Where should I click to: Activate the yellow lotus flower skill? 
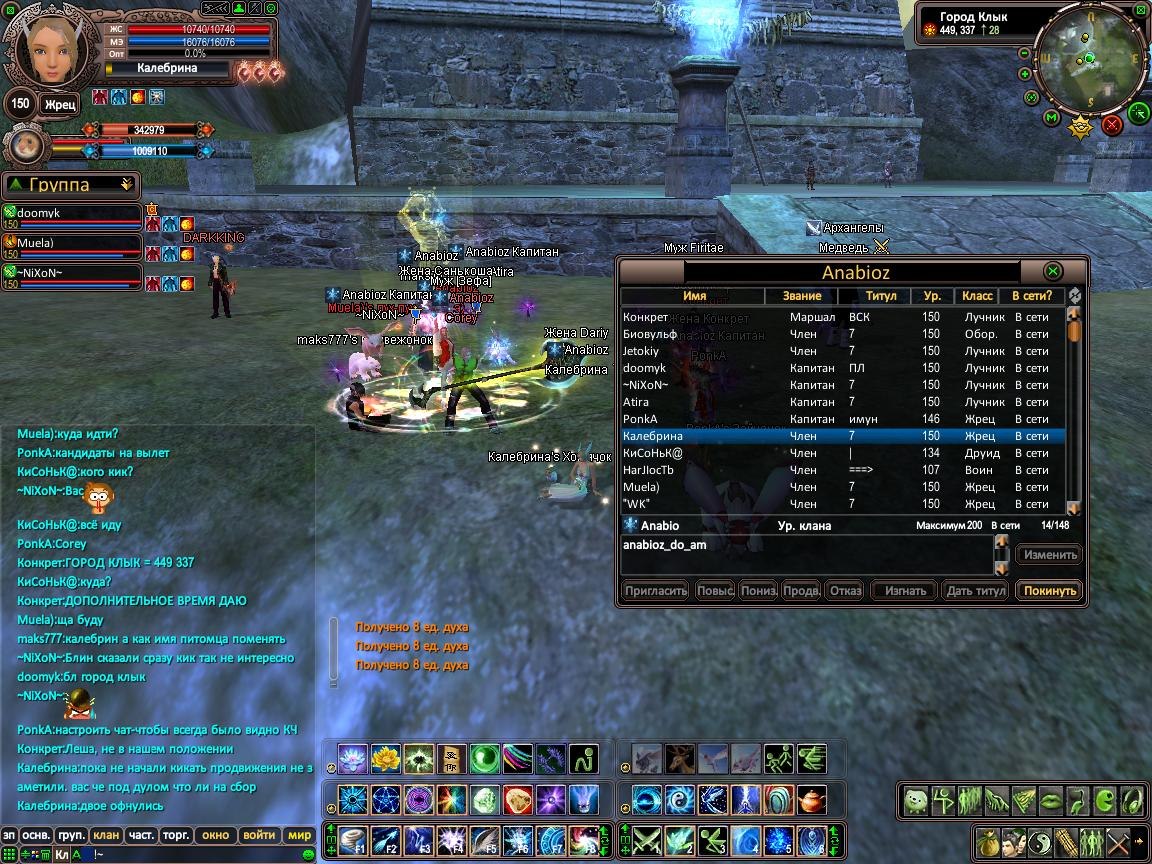click(x=385, y=759)
